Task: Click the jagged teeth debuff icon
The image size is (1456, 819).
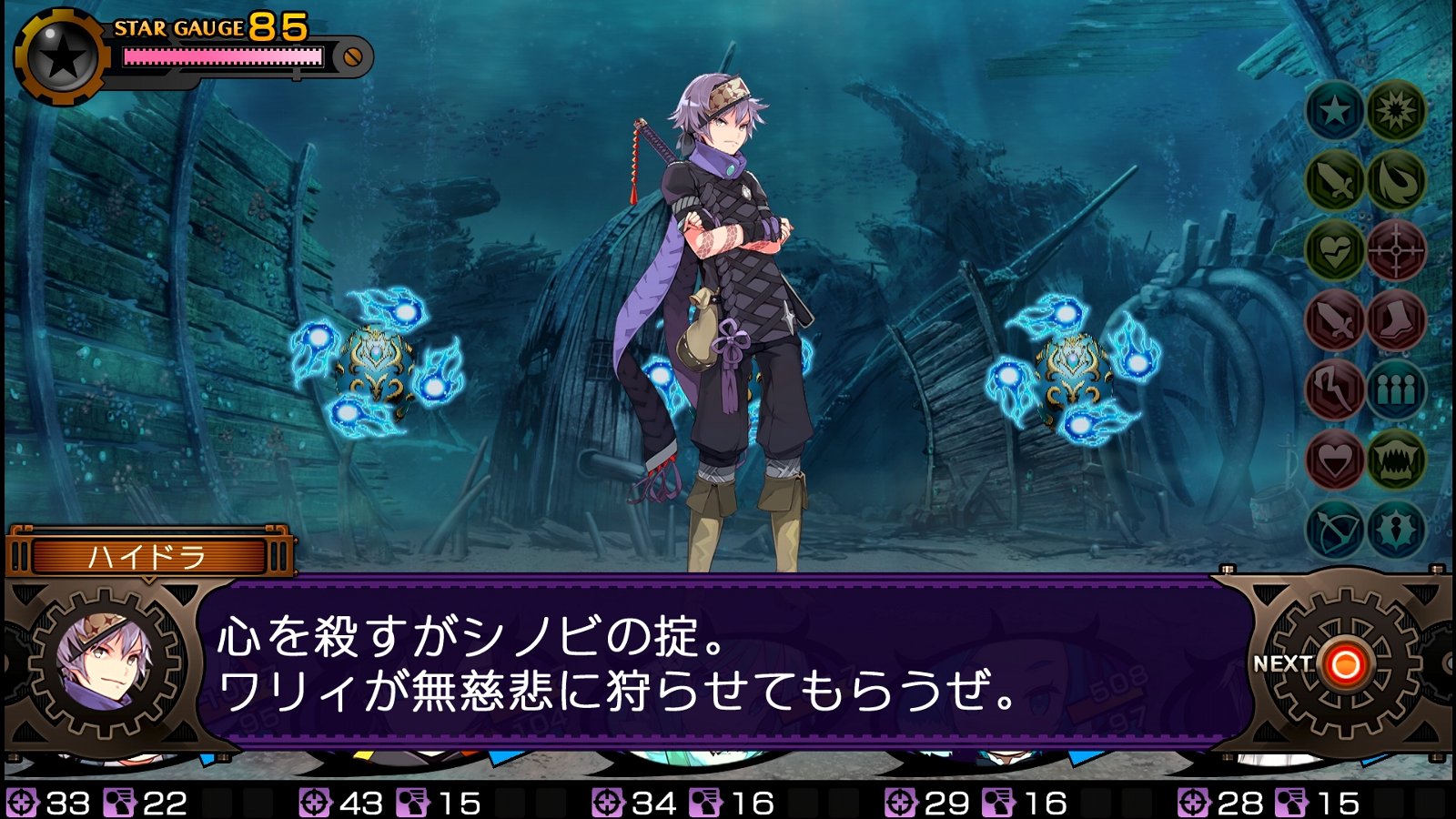Action: point(1395,457)
